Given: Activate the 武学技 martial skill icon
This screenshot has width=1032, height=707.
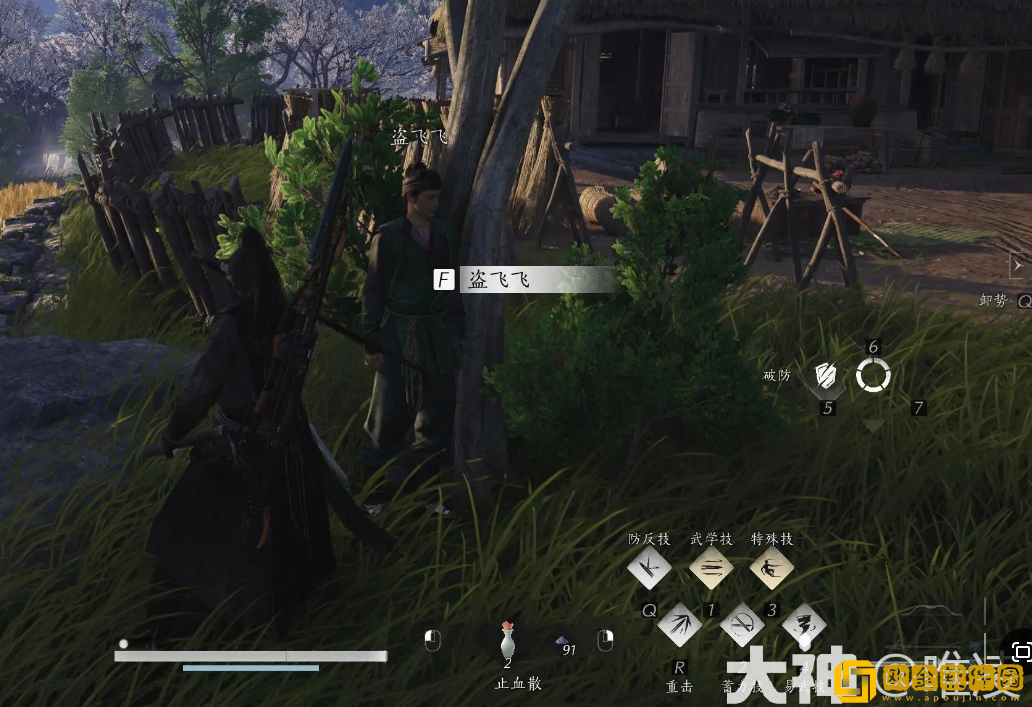Looking at the screenshot, I should tap(710, 569).
